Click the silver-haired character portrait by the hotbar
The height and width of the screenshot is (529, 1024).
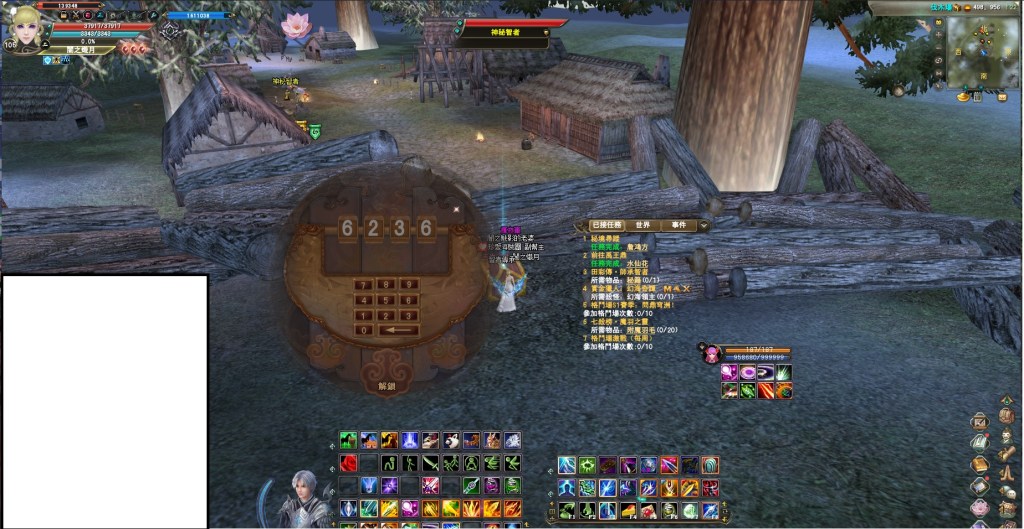303,499
